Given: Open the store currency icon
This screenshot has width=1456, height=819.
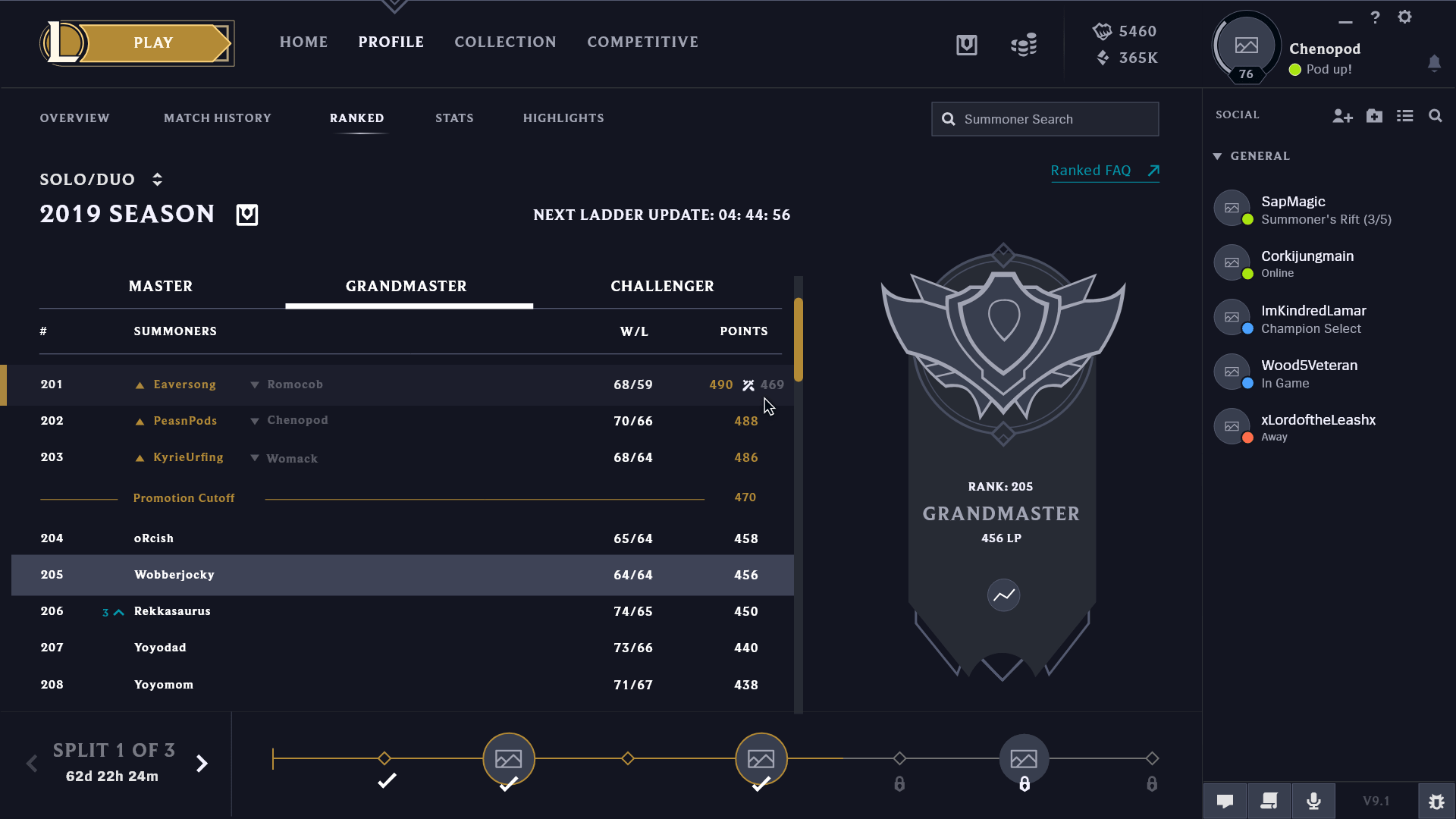Looking at the screenshot, I should point(1023,44).
